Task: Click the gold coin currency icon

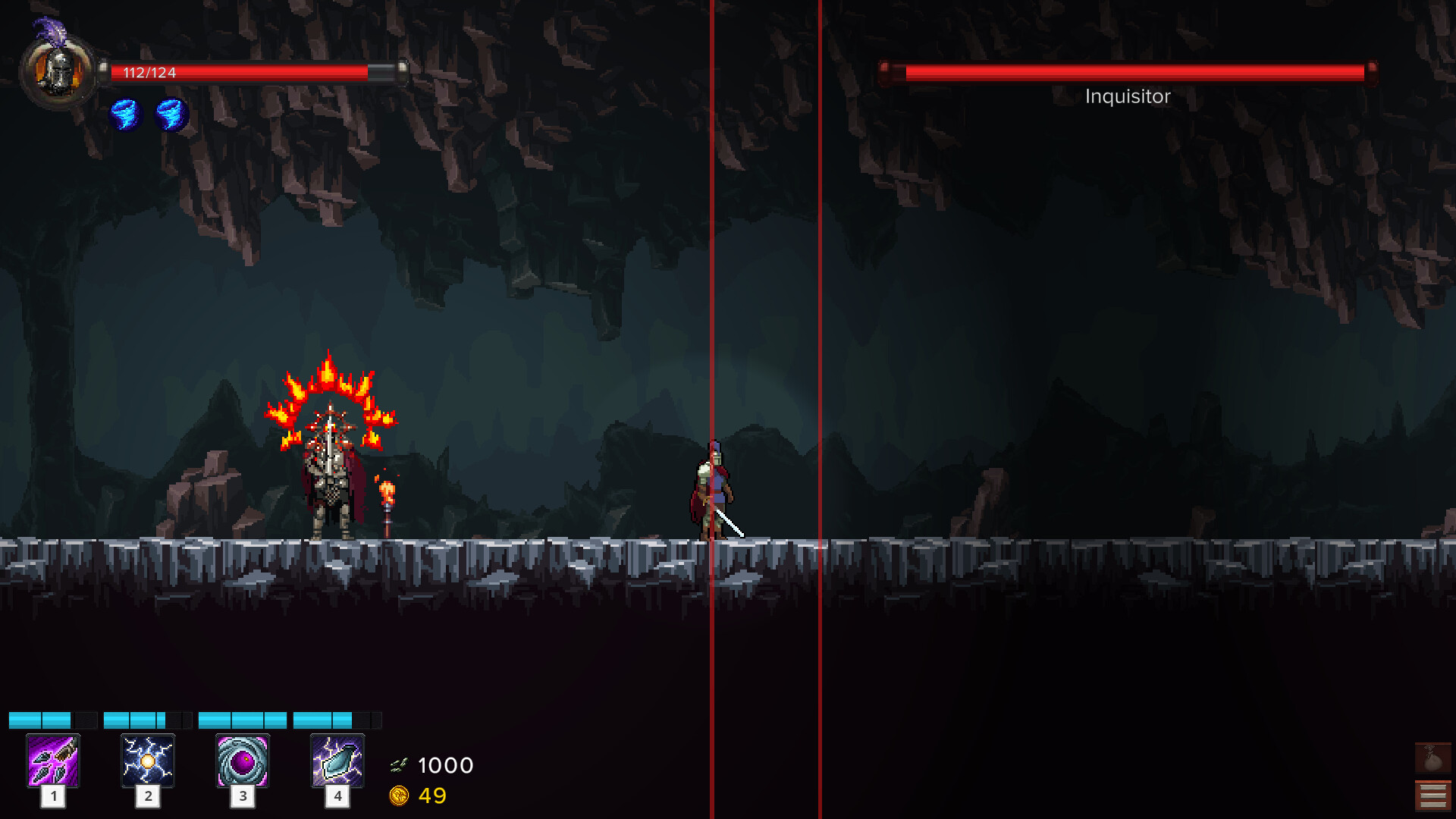Action: (x=400, y=795)
